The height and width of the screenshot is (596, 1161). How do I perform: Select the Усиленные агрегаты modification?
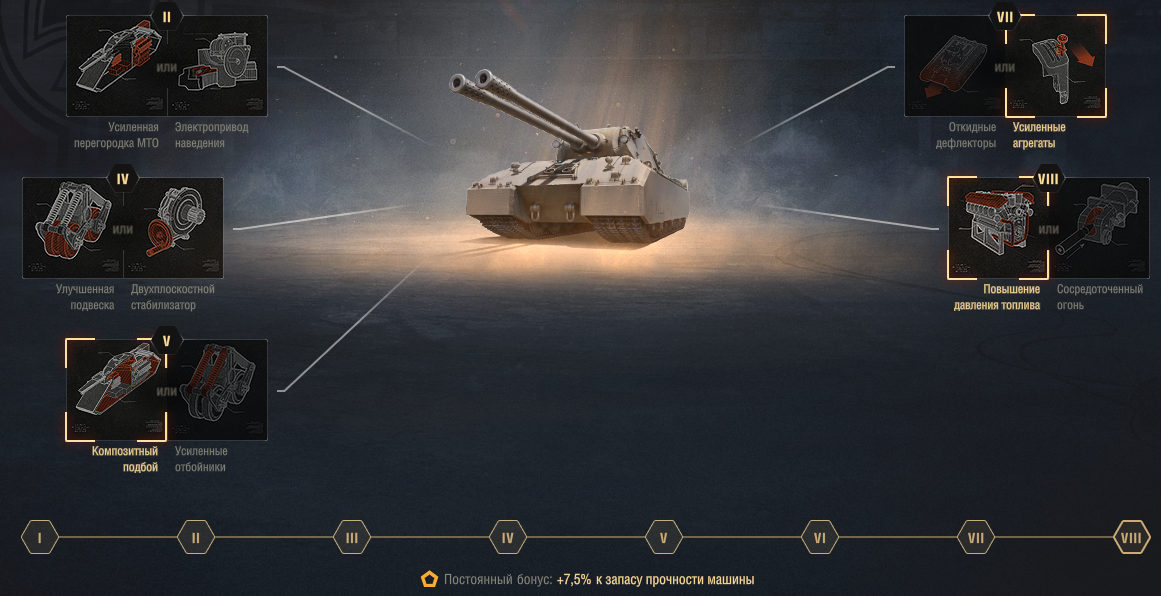(1056, 66)
